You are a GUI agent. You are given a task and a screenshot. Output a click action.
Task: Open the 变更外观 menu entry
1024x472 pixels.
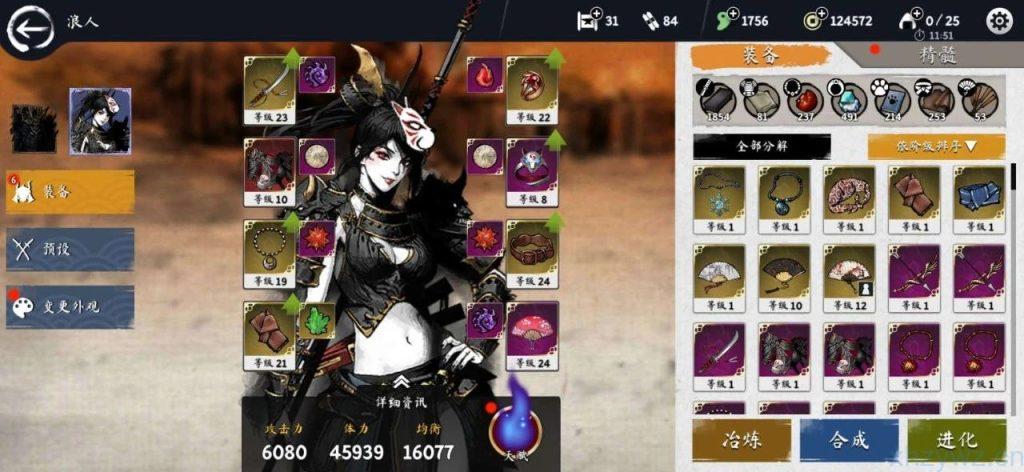[x=70, y=307]
